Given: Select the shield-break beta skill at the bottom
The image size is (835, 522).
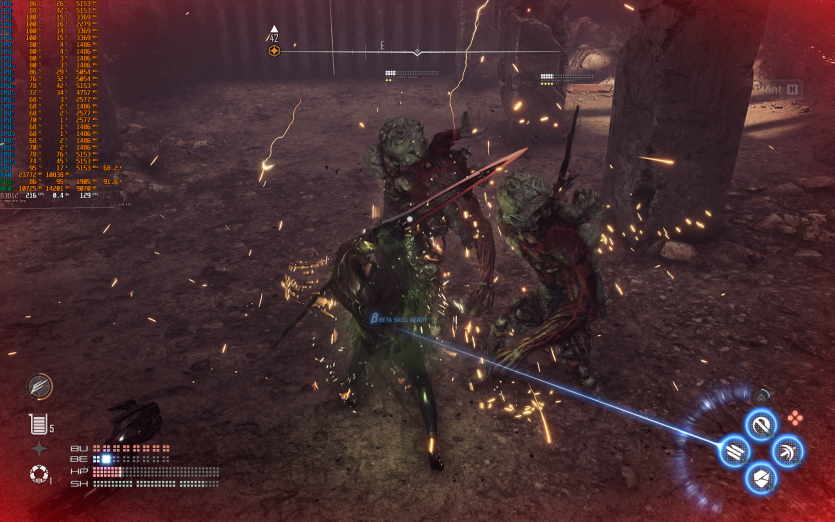Looking at the screenshot, I should (x=761, y=478).
